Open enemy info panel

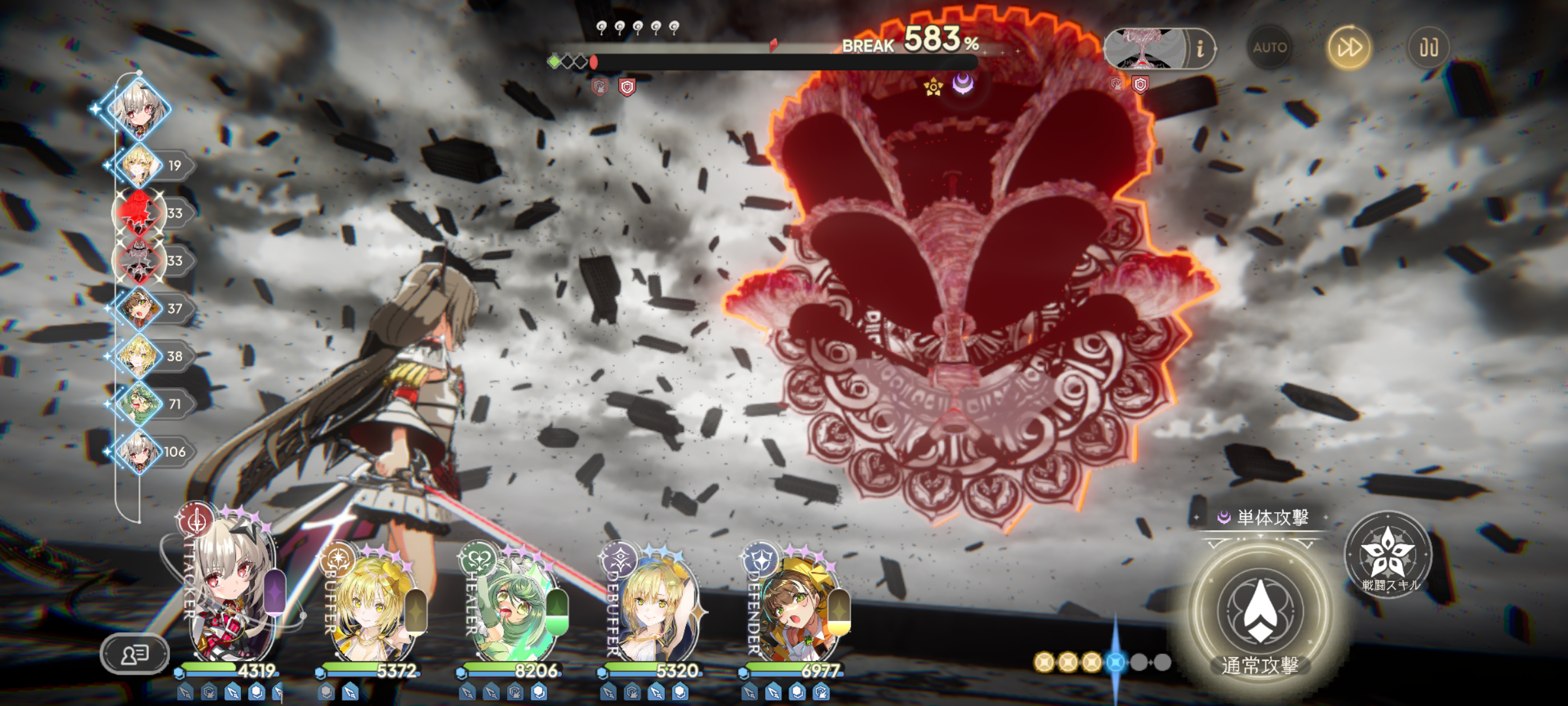(x=1200, y=49)
